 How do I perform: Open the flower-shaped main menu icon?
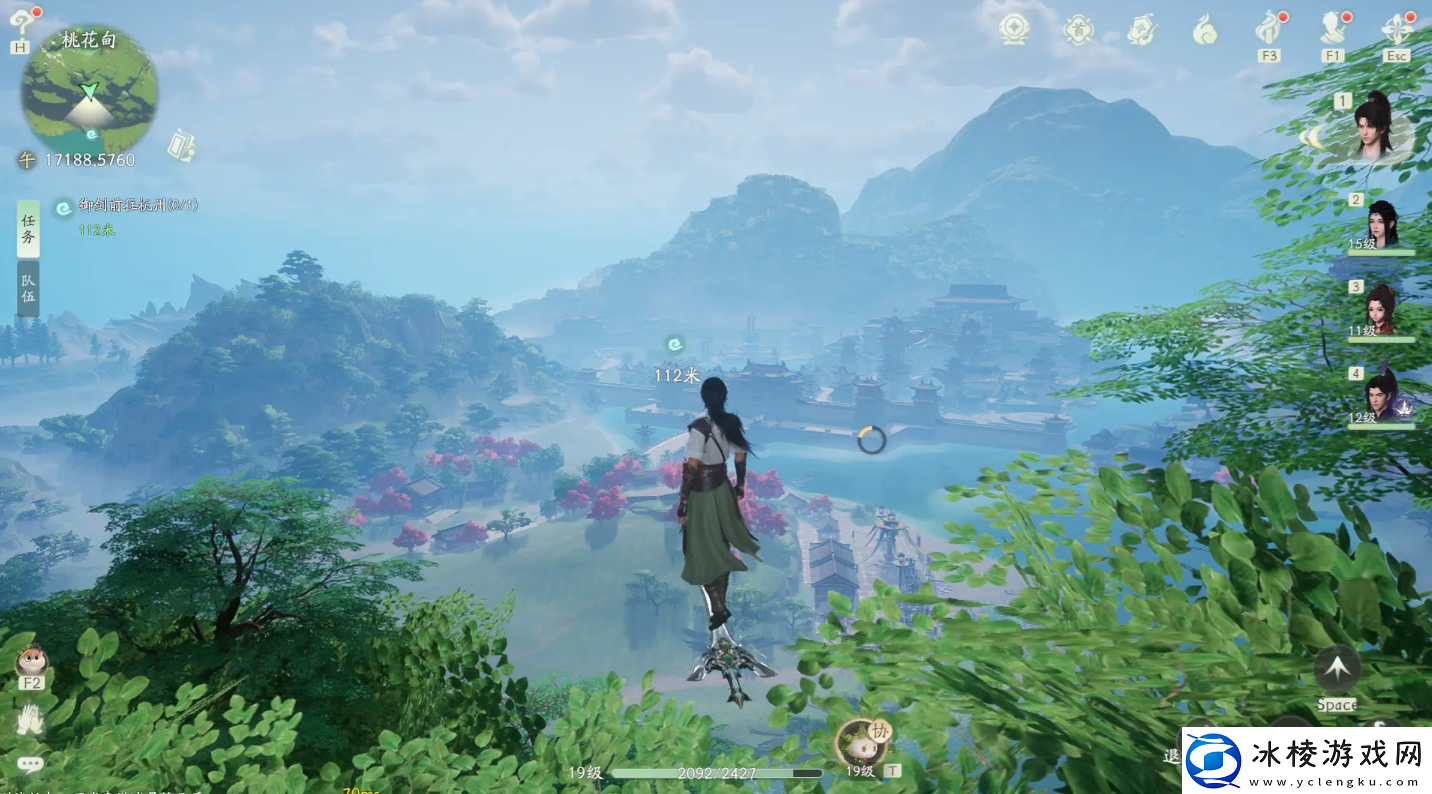(x=1396, y=28)
